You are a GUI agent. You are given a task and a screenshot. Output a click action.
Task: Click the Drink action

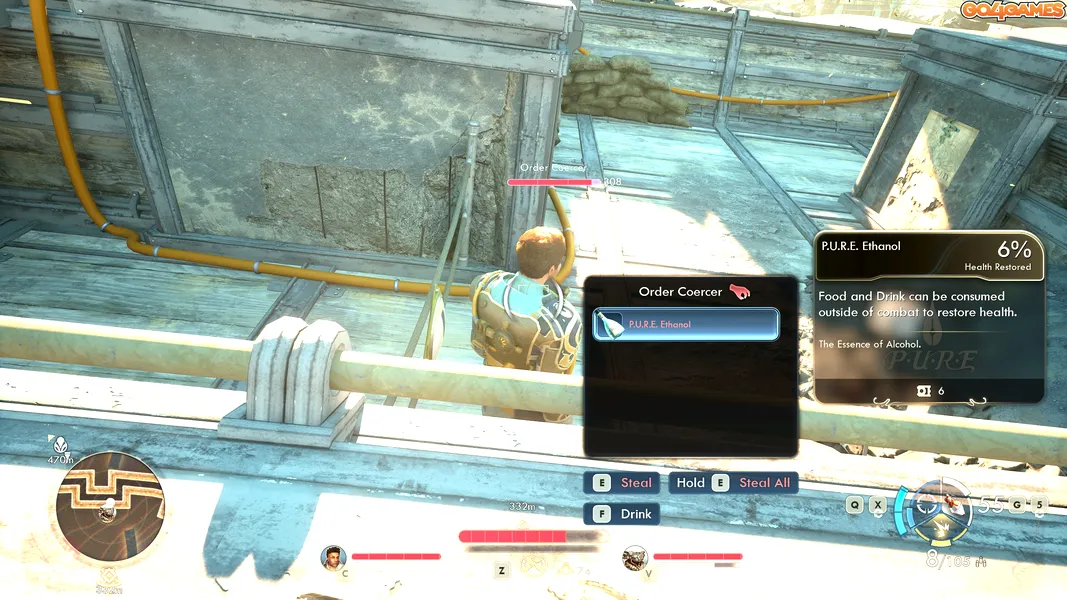(623, 514)
